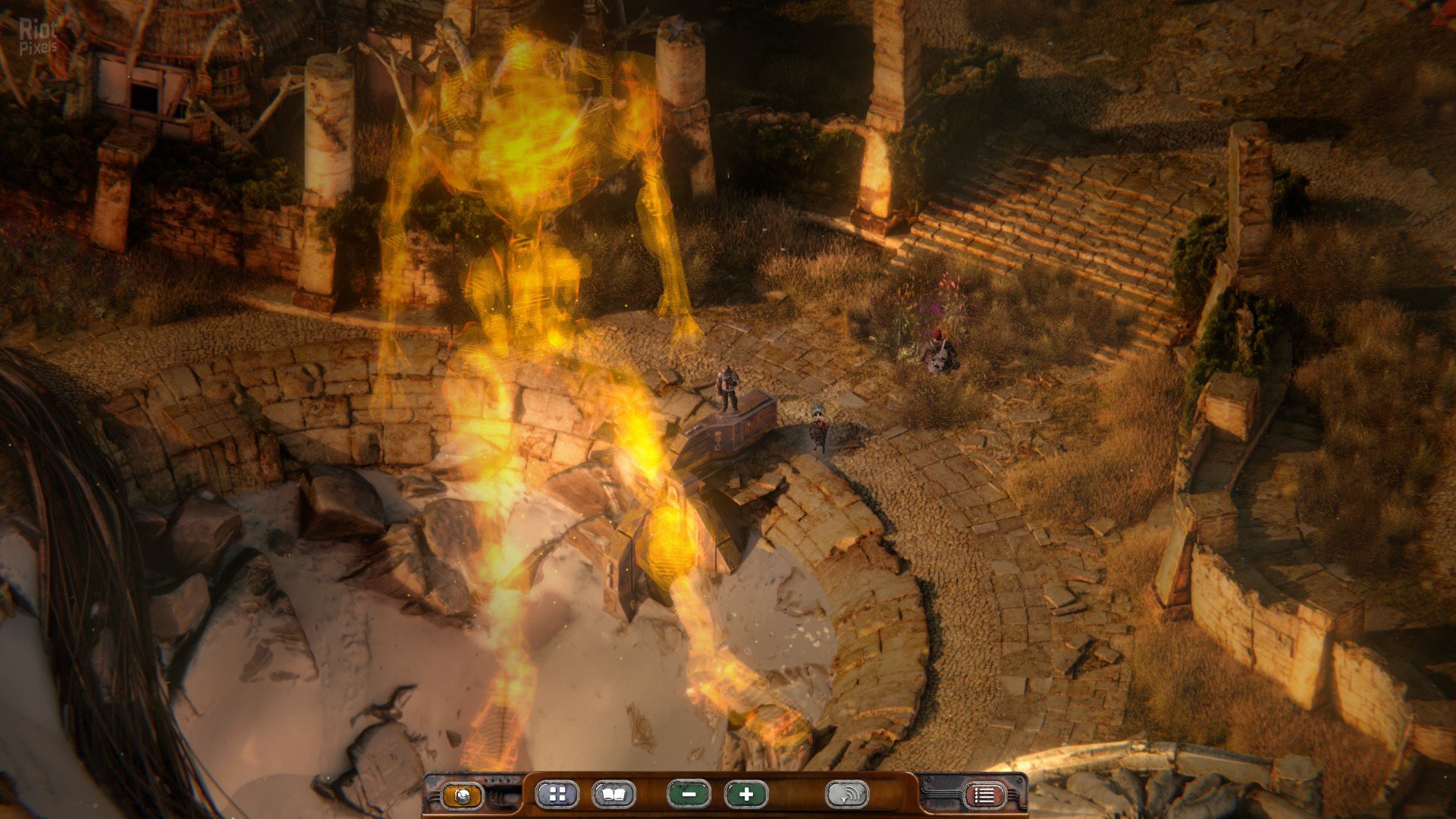
Task: Open the journal book button
Action: click(x=613, y=794)
